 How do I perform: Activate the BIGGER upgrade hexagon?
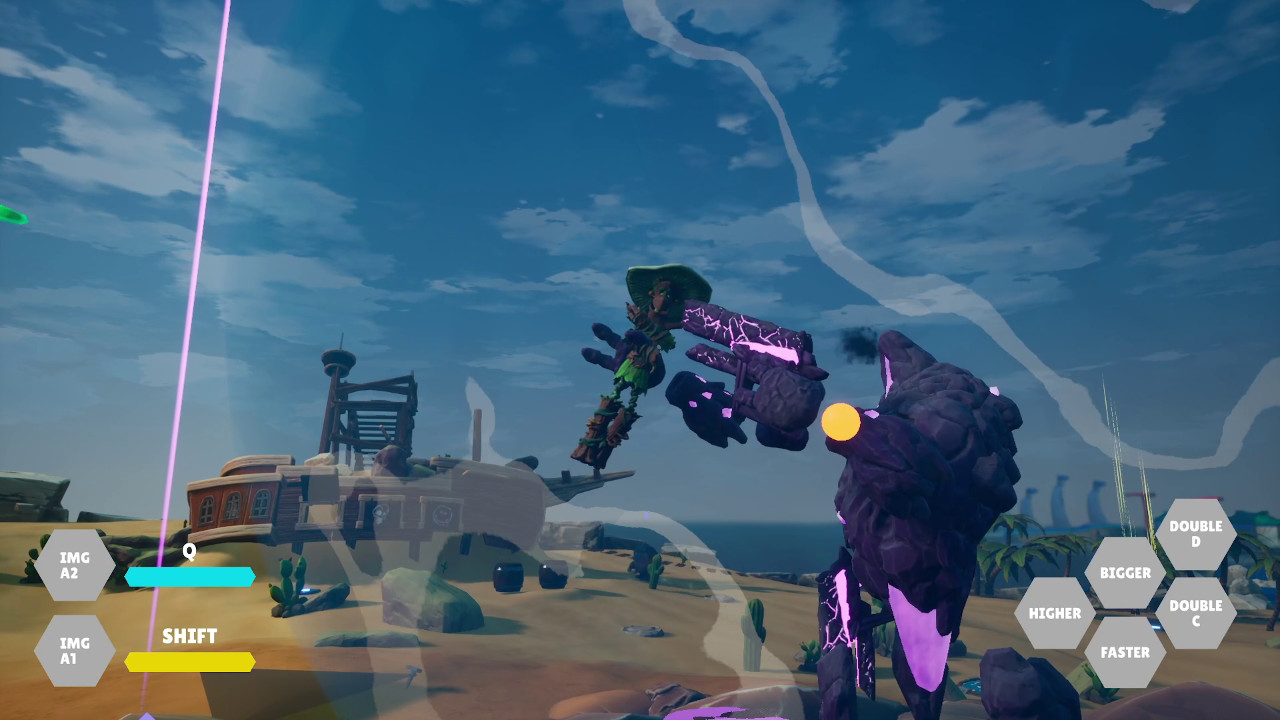tap(1126, 574)
